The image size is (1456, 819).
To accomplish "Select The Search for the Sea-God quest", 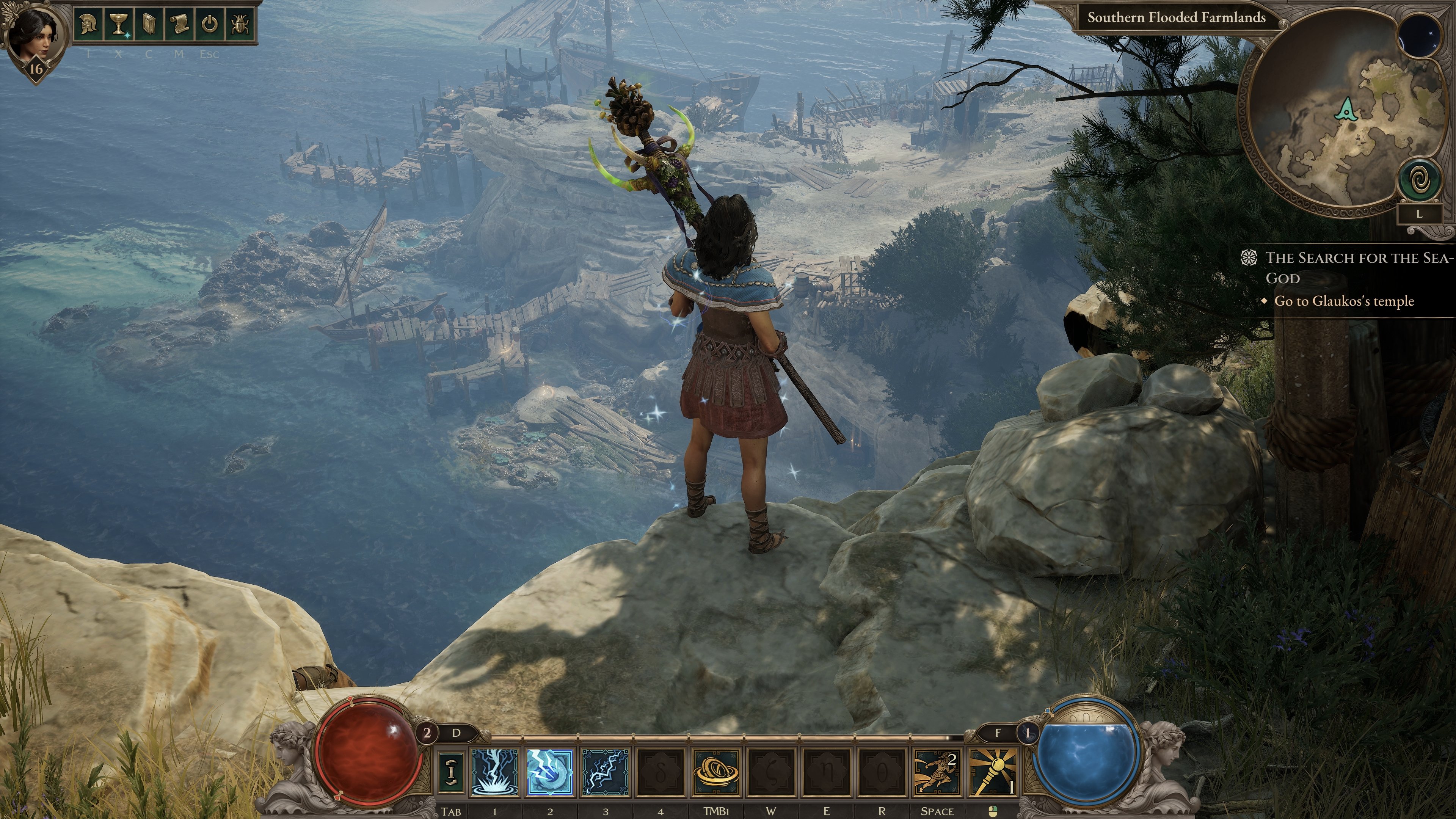I will pyautogui.click(x=1357, y=267).
